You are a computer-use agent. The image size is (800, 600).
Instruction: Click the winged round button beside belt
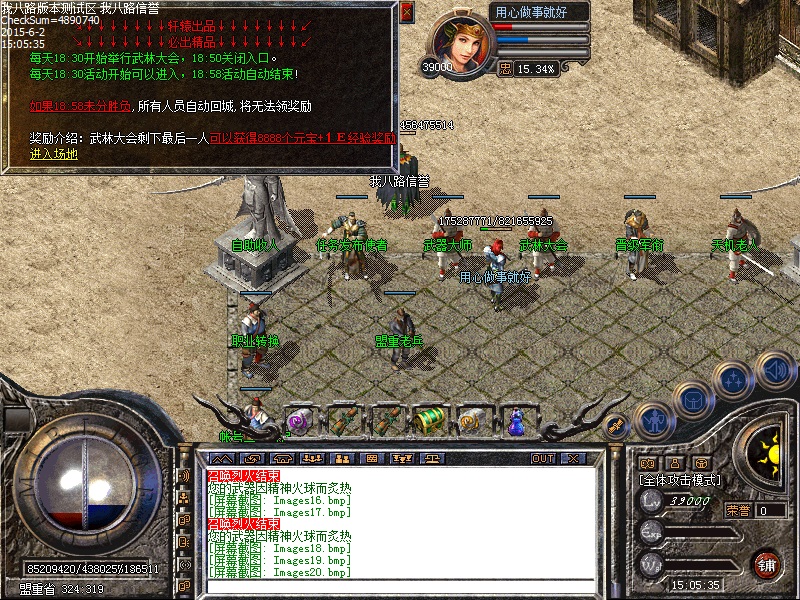616,426
